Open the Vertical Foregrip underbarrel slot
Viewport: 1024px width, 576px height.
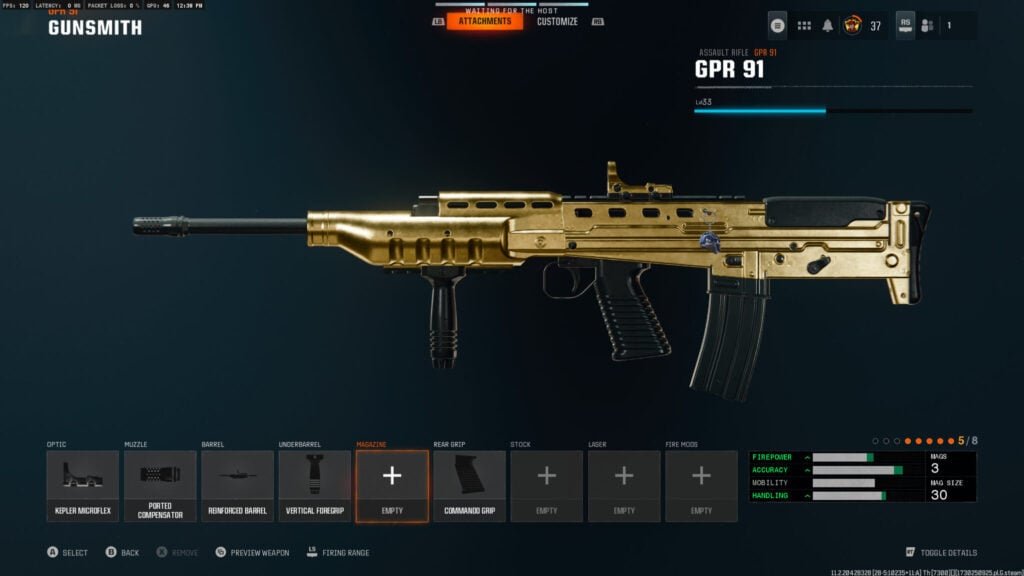314,485
